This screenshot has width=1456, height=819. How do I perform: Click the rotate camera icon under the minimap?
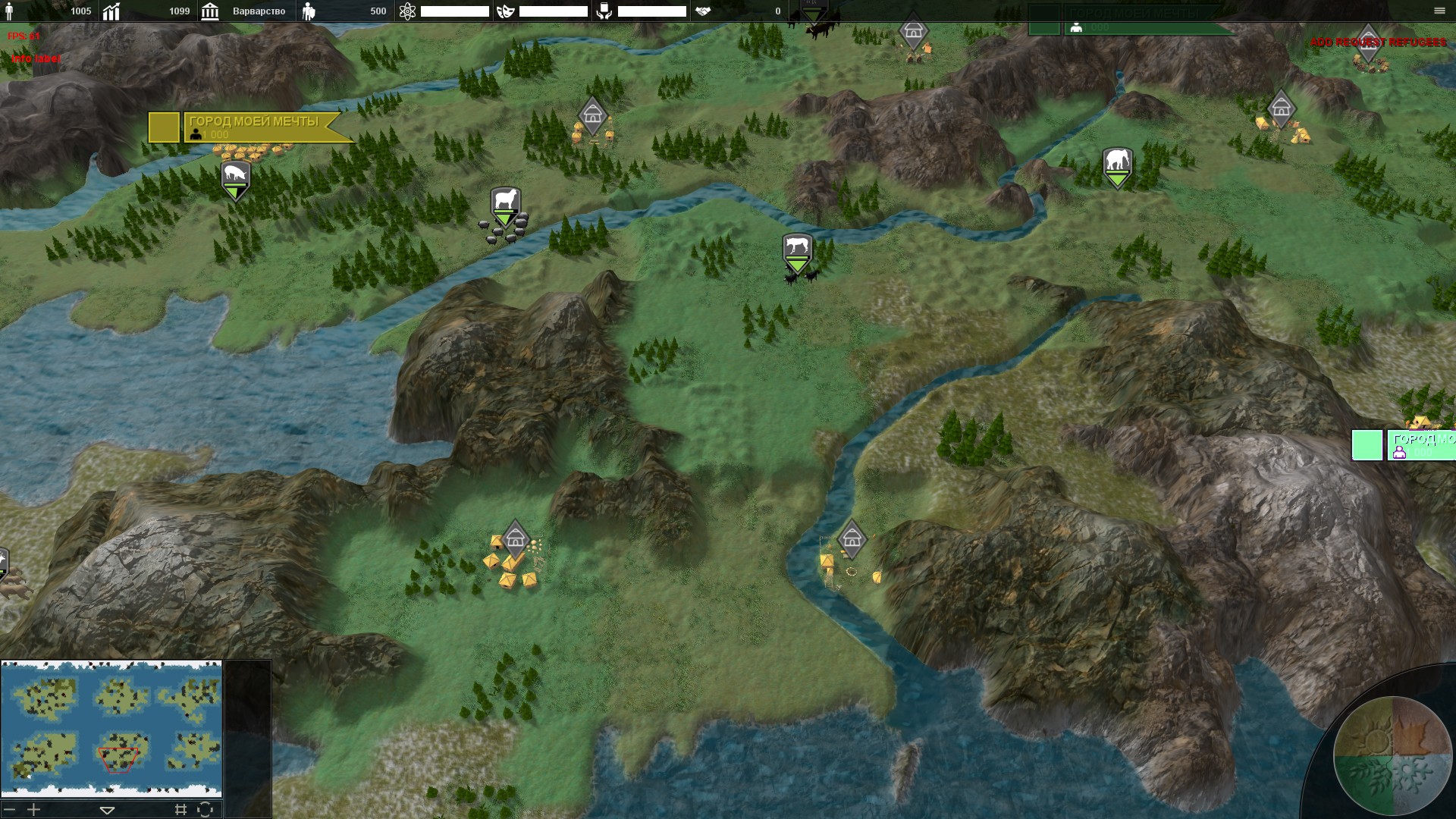click(x=205, y=810)
